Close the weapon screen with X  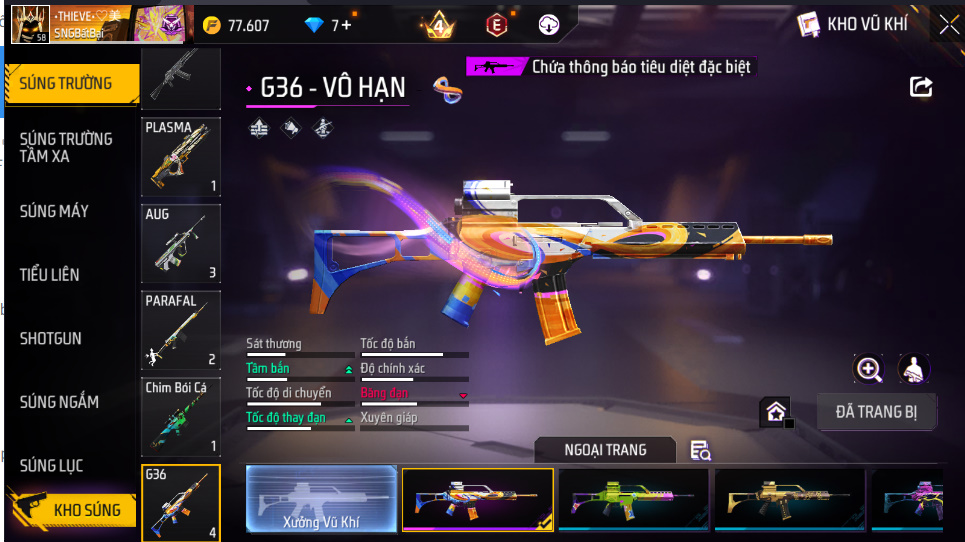coord(948,25)
